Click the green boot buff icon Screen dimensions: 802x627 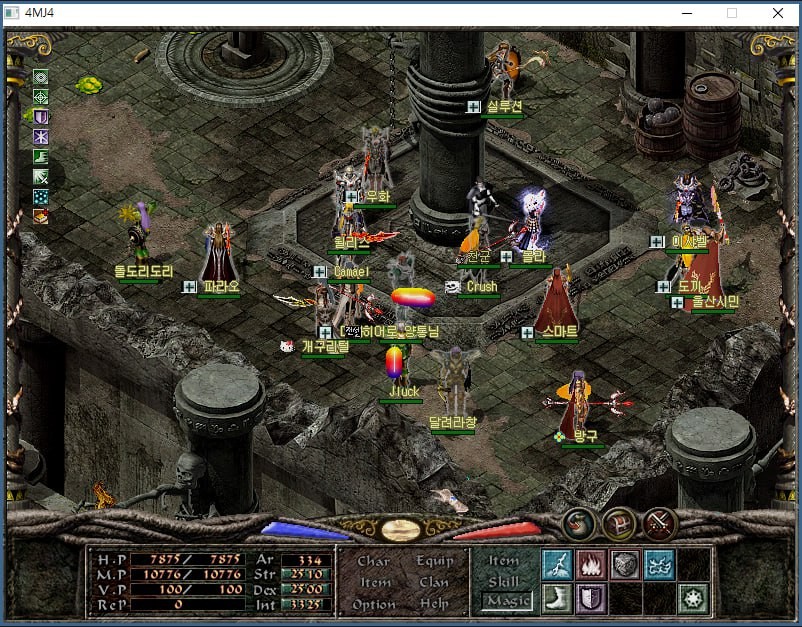(x=41, y=157)
